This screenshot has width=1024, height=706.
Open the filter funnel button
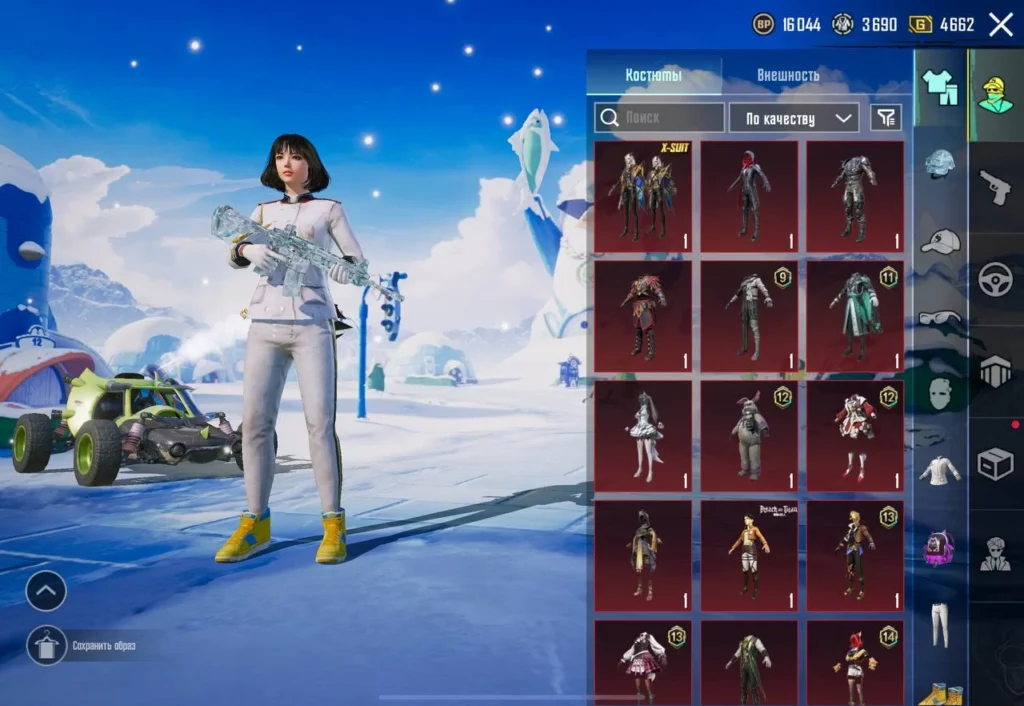click(886, 118)
